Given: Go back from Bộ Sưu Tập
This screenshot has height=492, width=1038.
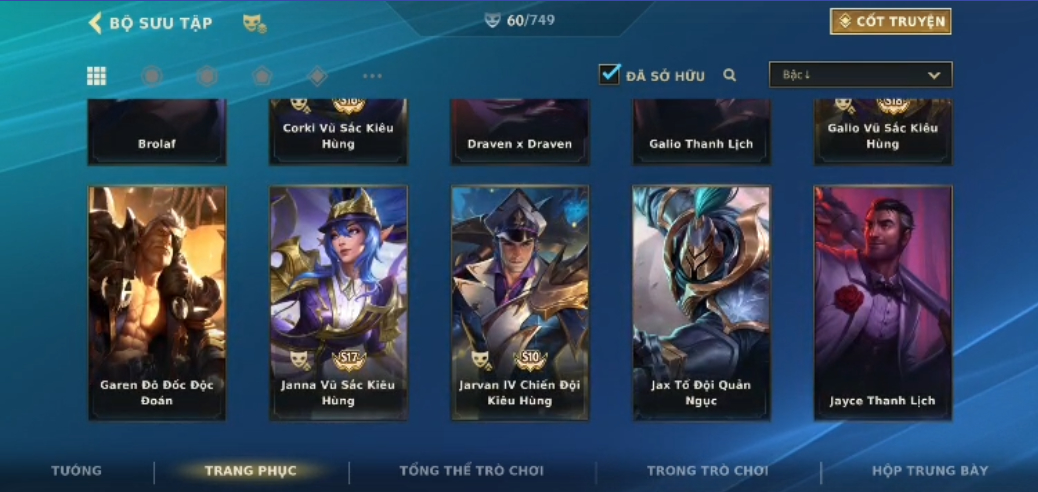Looking at the screenshot, I should (96, 22).
